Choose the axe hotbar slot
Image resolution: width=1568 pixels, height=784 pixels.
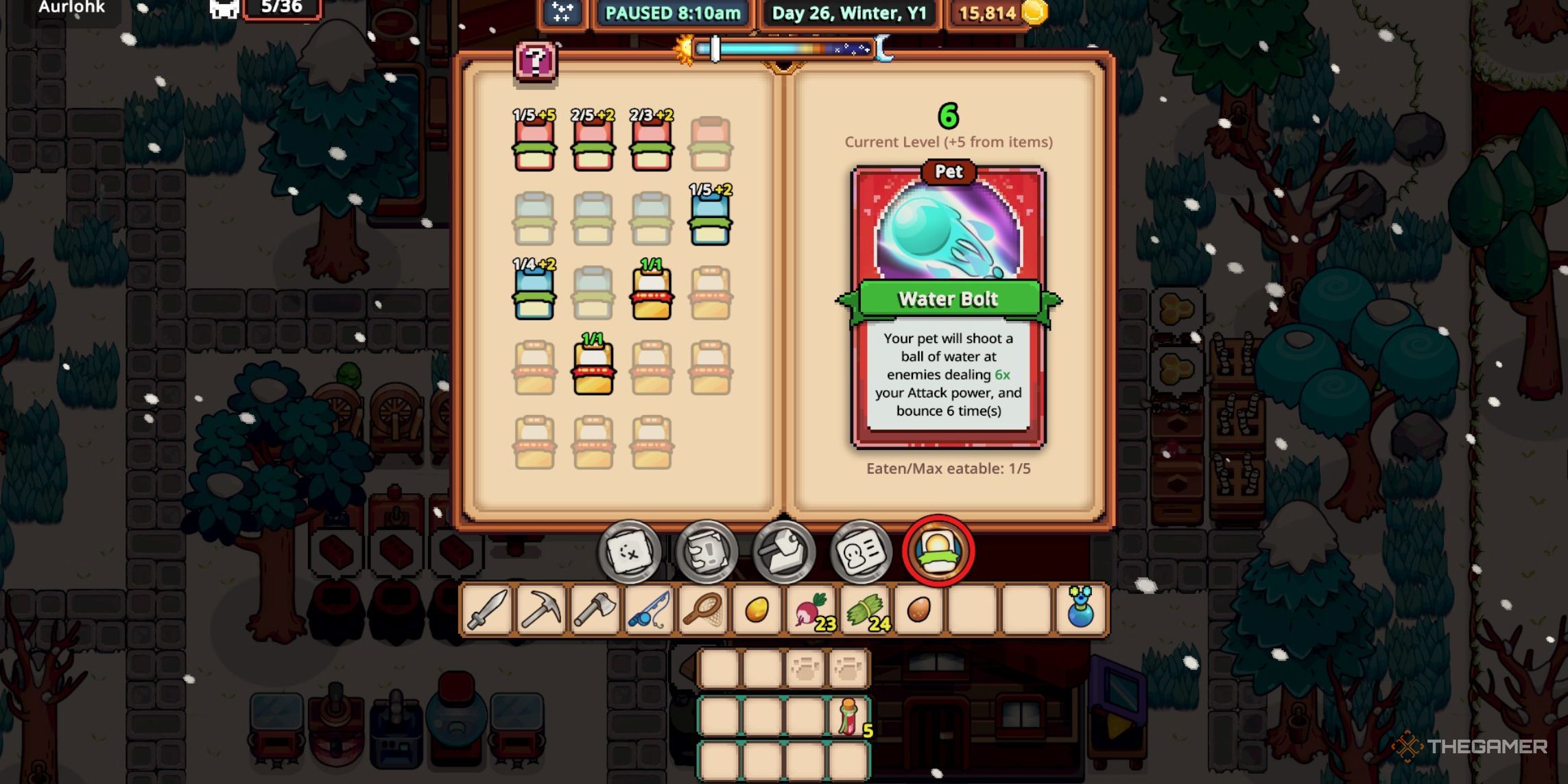[595, 610]
